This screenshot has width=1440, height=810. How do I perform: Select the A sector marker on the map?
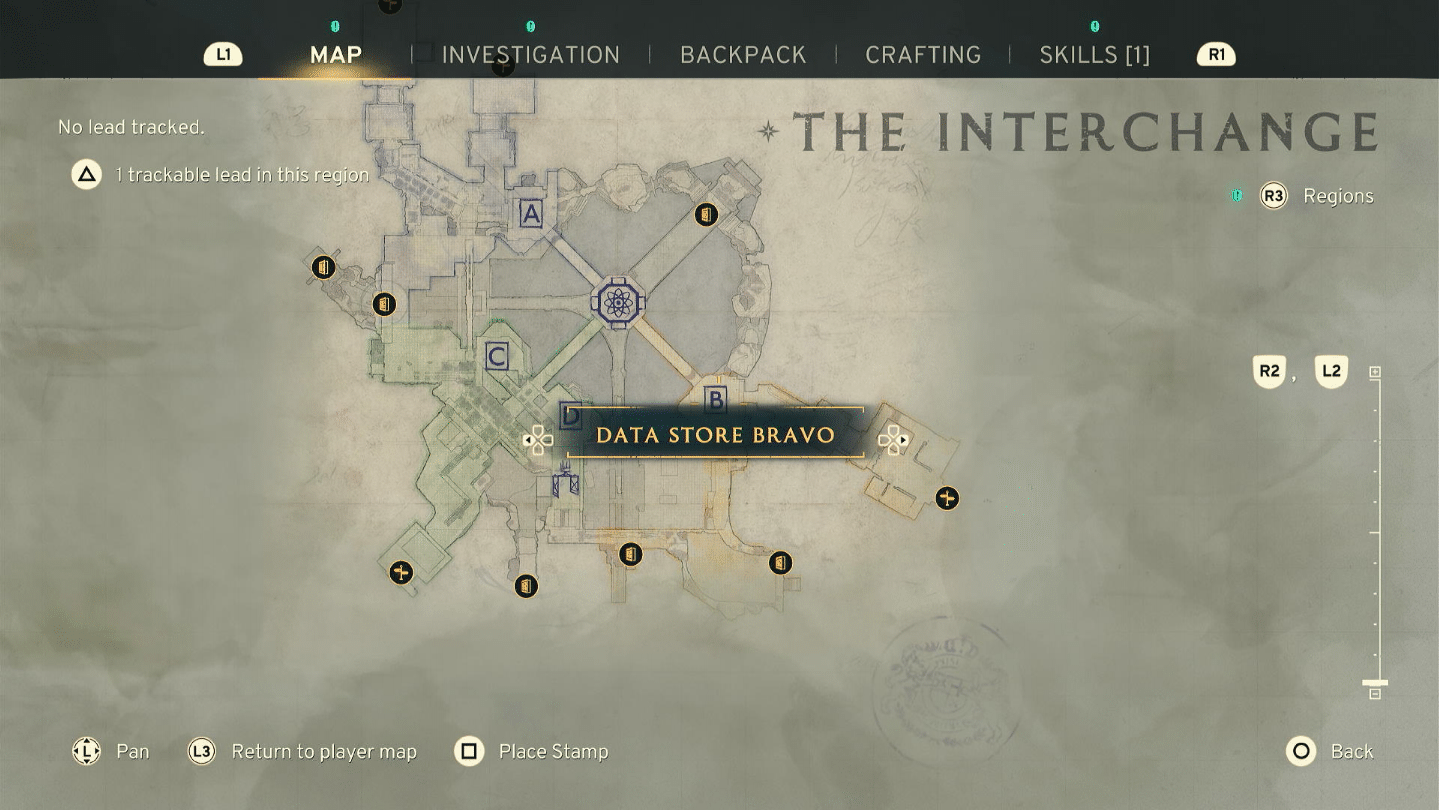[531, 213]
